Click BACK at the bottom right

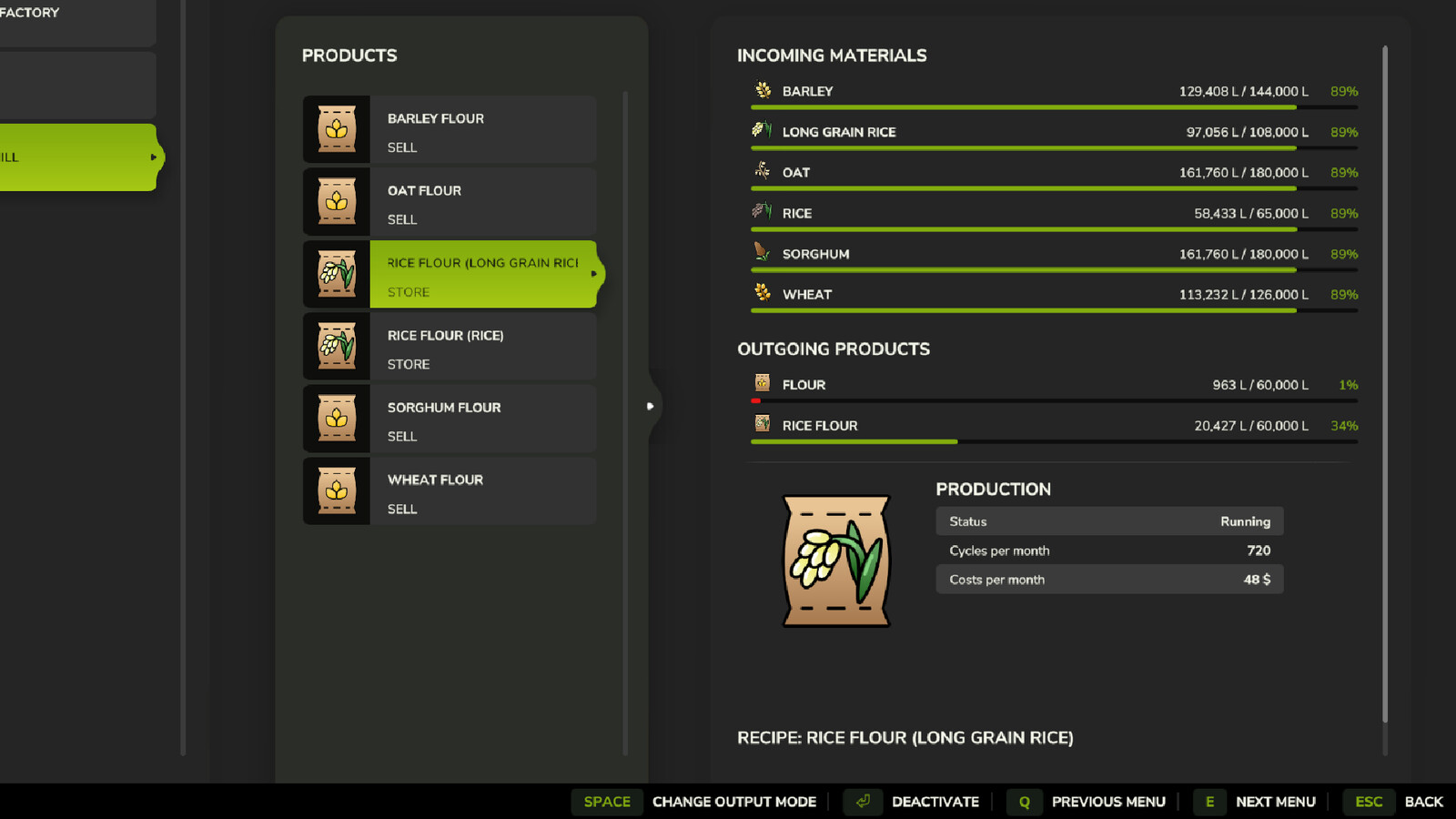1422,802
